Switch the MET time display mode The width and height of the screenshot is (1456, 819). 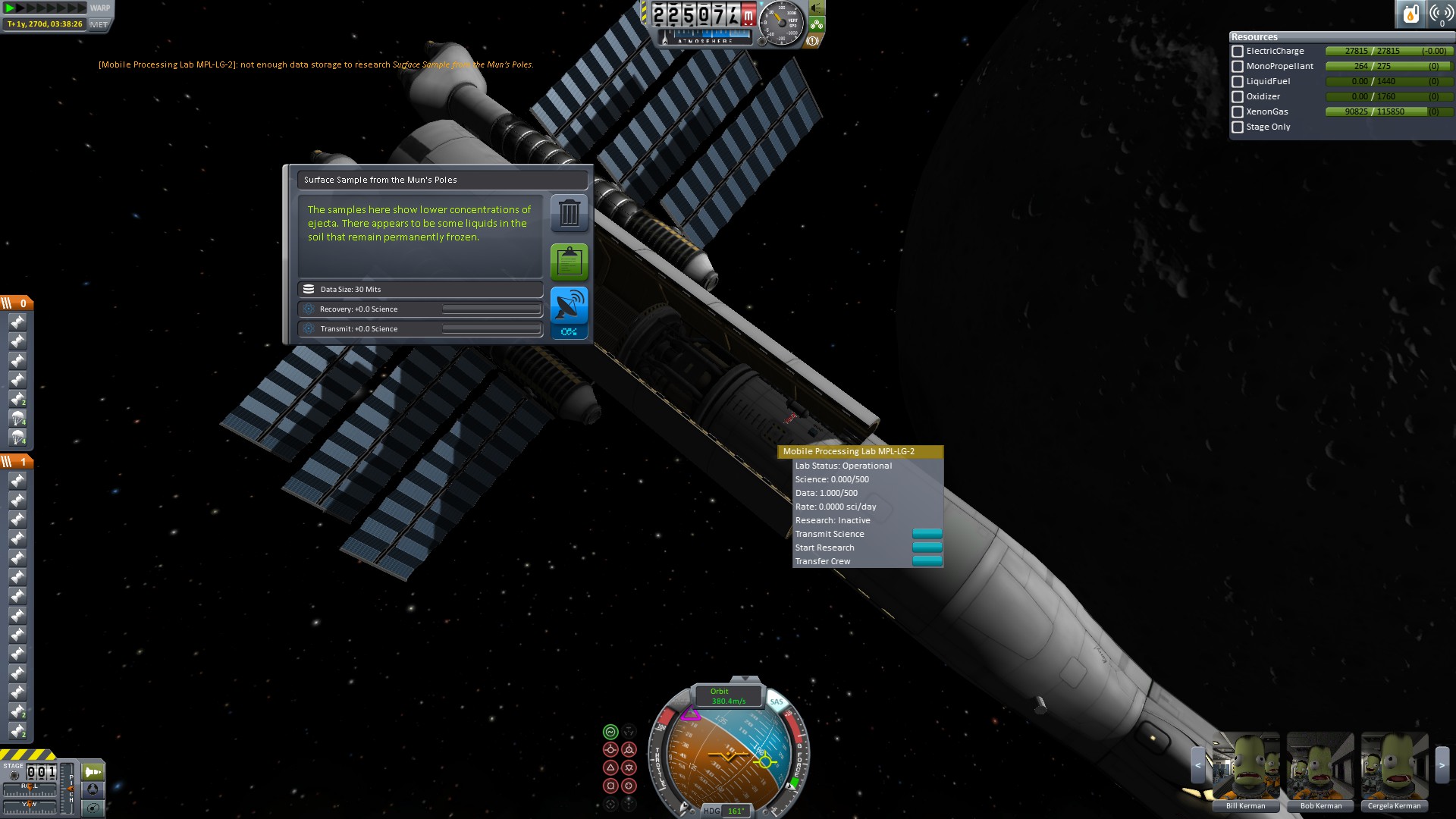(99, 24)
